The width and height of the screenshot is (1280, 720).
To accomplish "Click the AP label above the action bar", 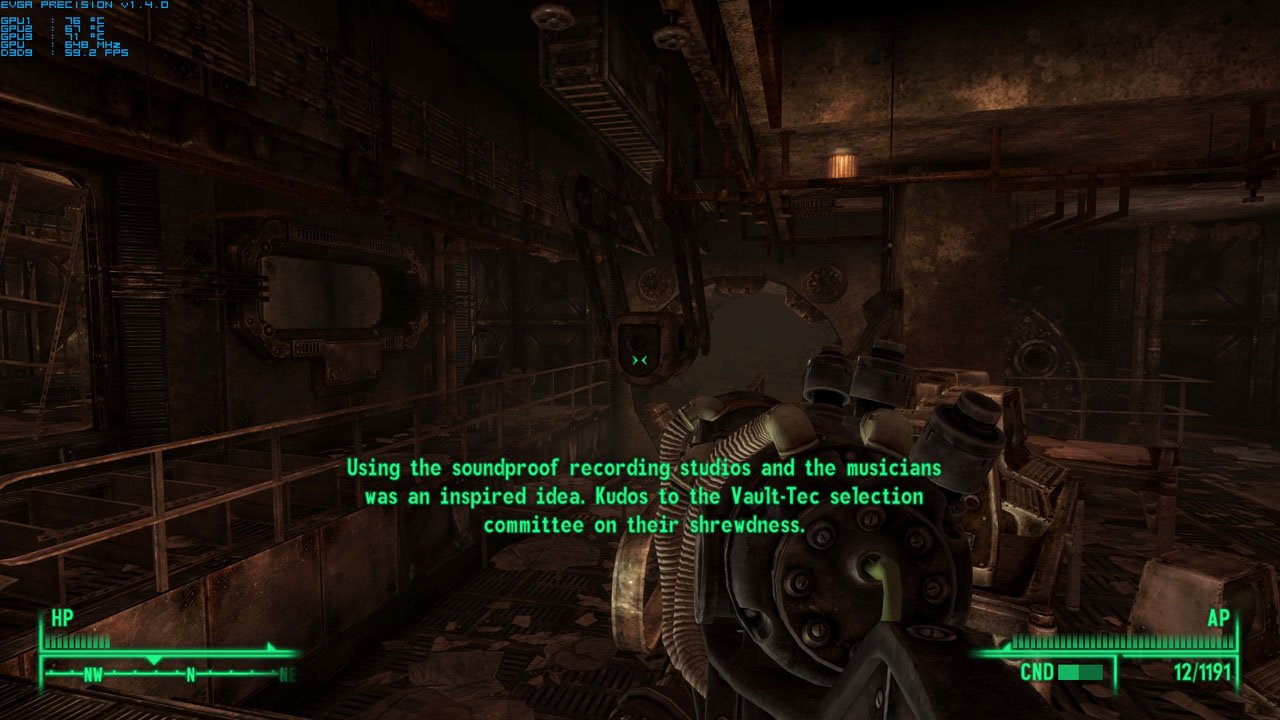I will tap(1218, 619).
